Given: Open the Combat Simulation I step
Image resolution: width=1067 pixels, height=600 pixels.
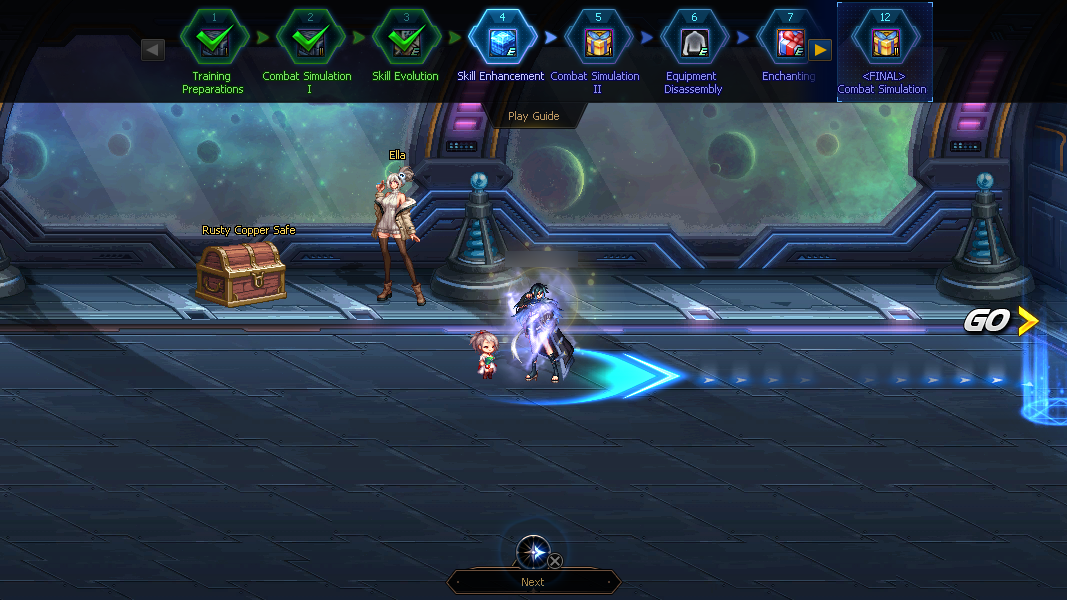Looking at the screenshot, I should point(309,39).
